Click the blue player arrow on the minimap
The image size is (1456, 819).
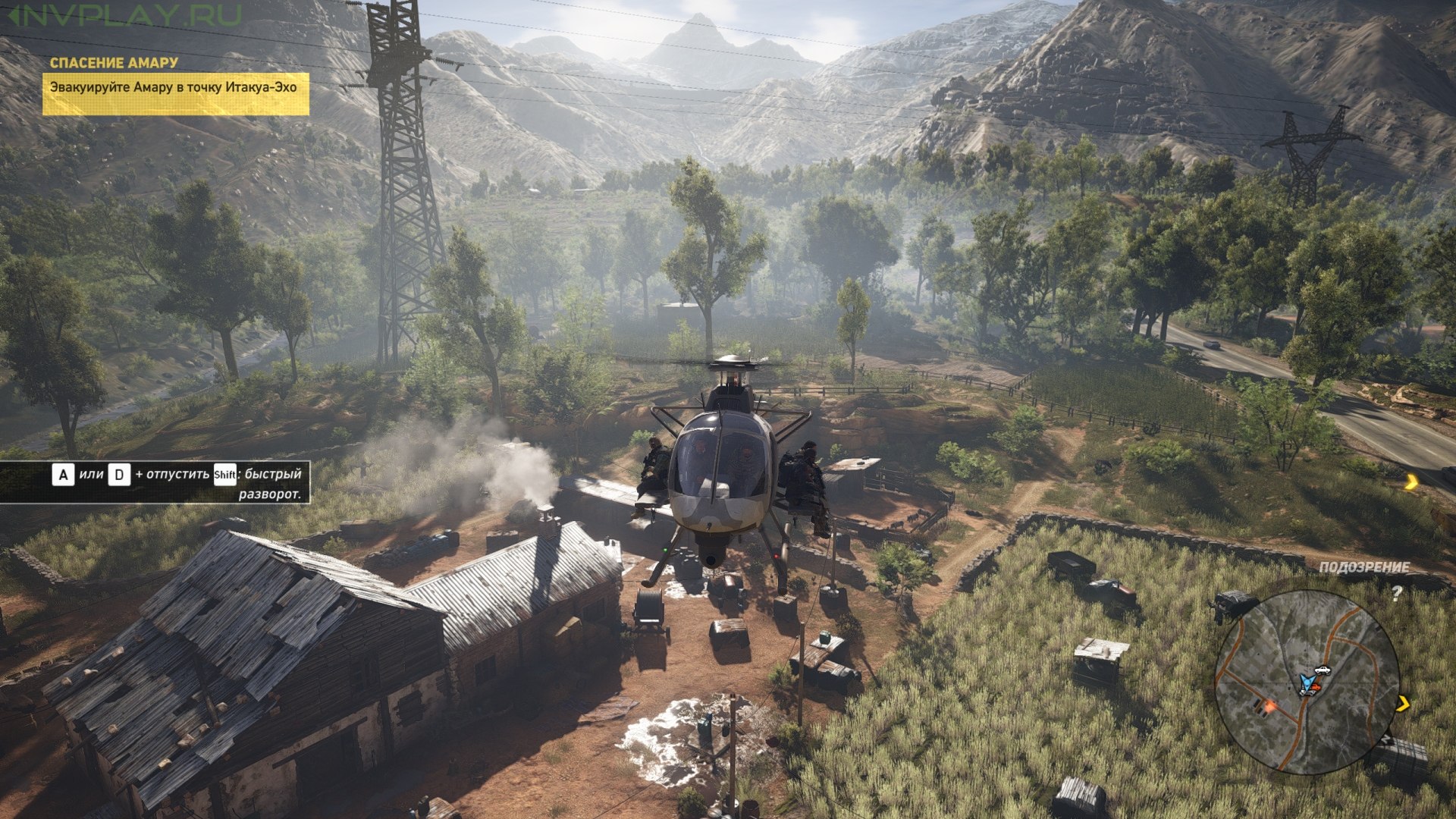tap(1306, 682)
